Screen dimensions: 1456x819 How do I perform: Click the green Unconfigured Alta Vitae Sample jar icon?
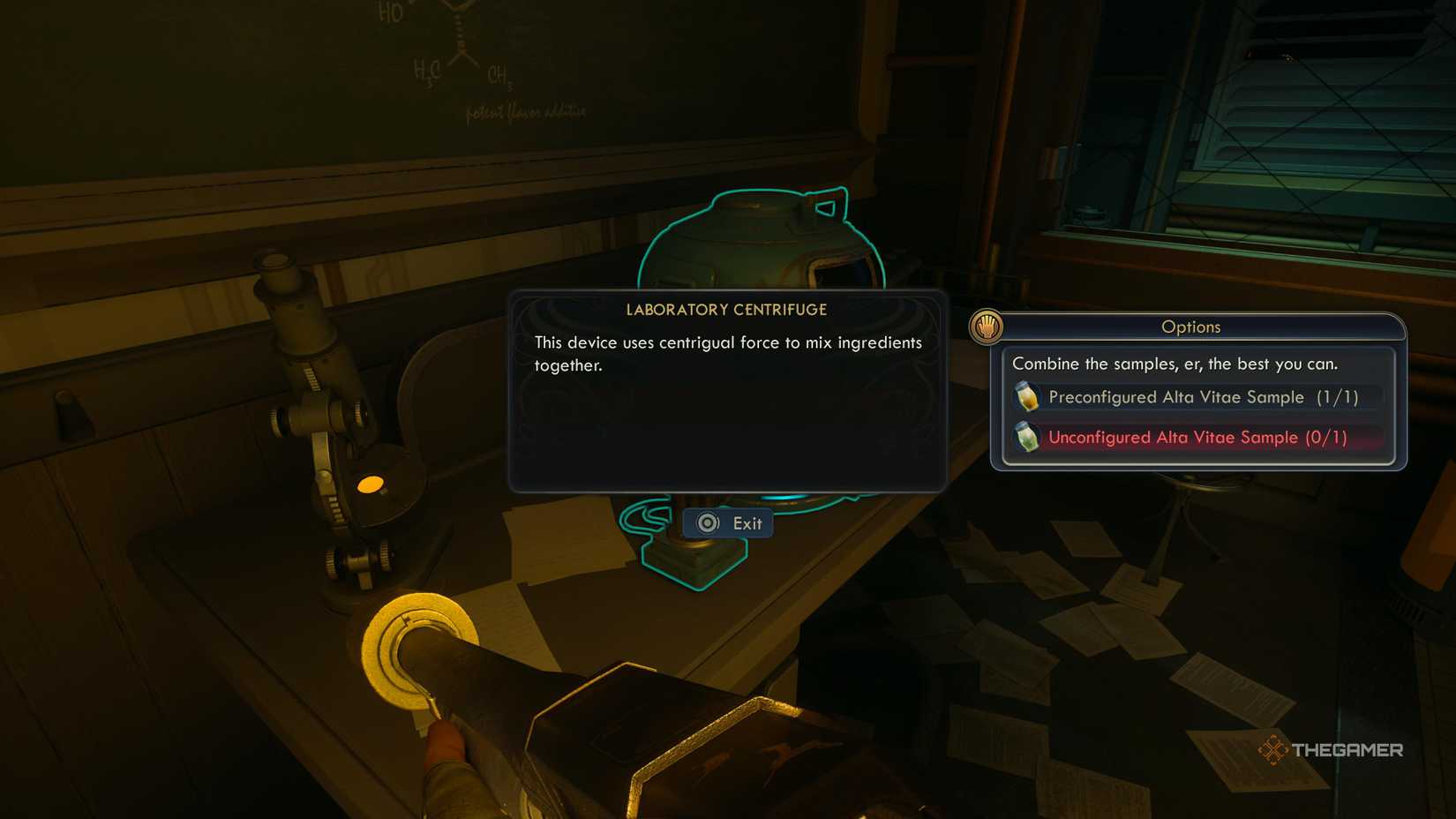point(1027,437)
